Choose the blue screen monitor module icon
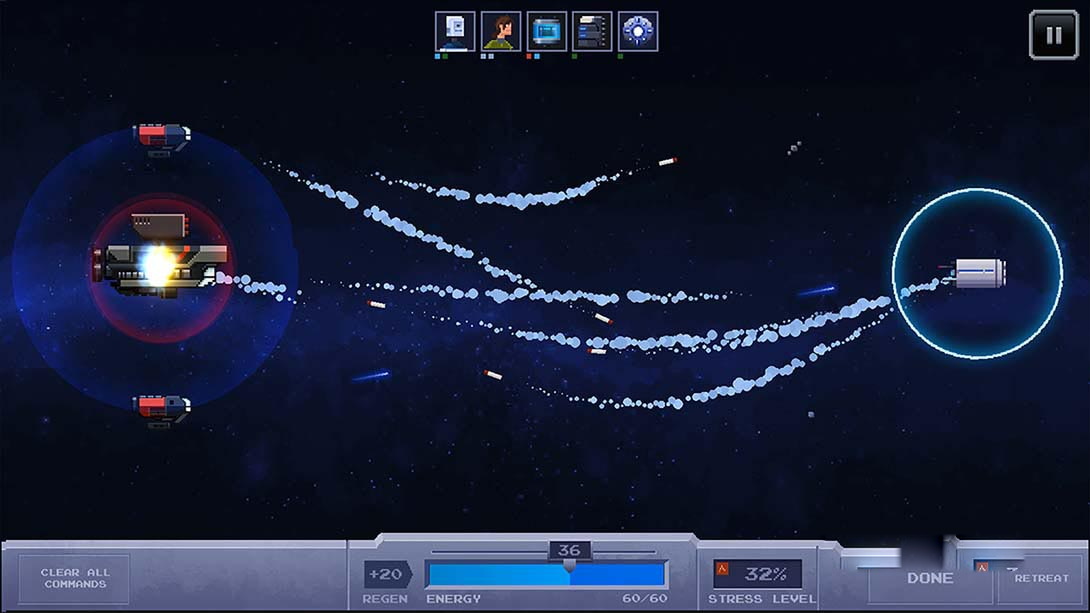 pyautogui.click(x=547, y=32)
